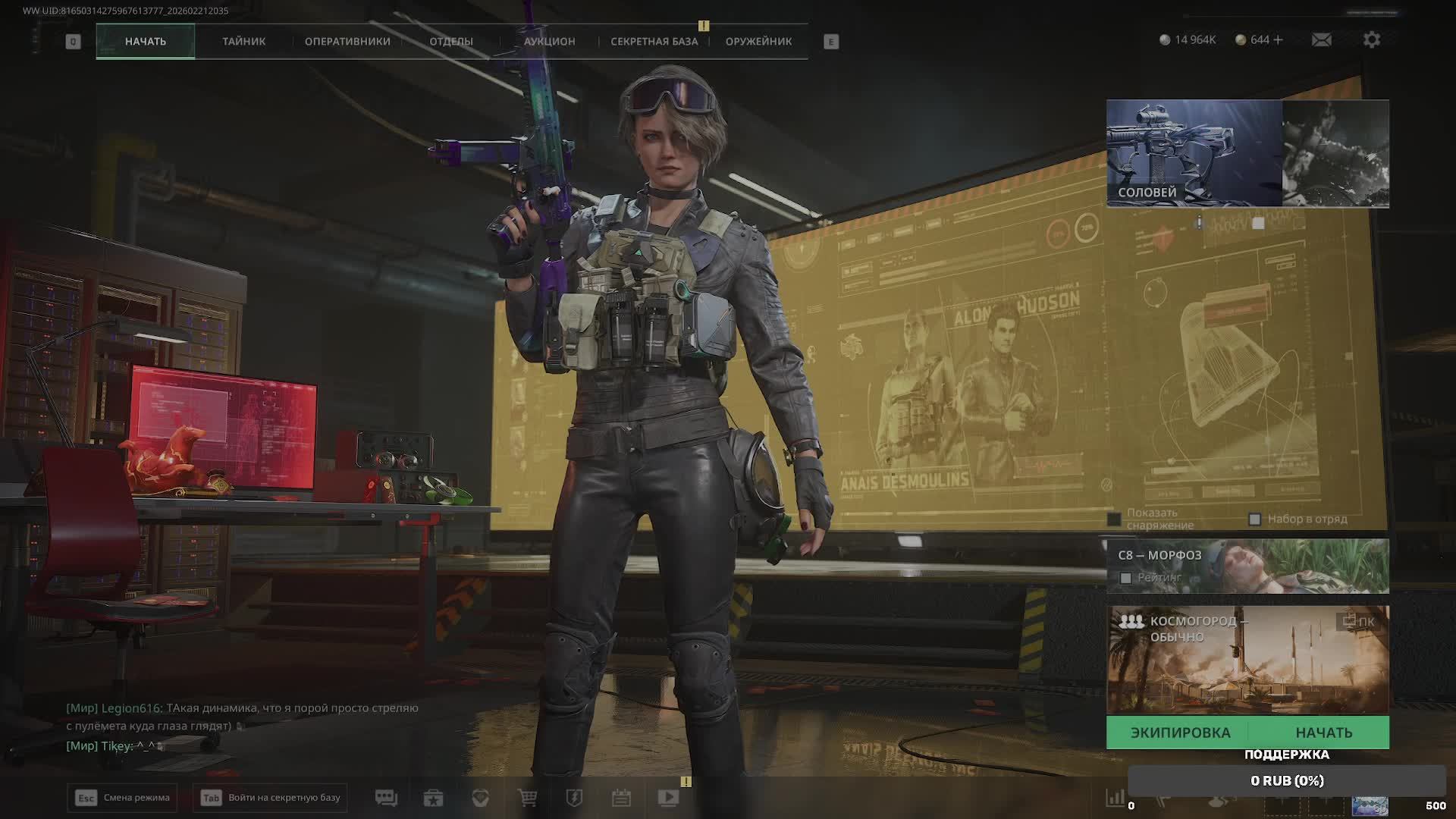Open the ОПЕРАТИВНИКИ tab
Viewport: 1456px width, 819px height.
(x=347, y=41)
